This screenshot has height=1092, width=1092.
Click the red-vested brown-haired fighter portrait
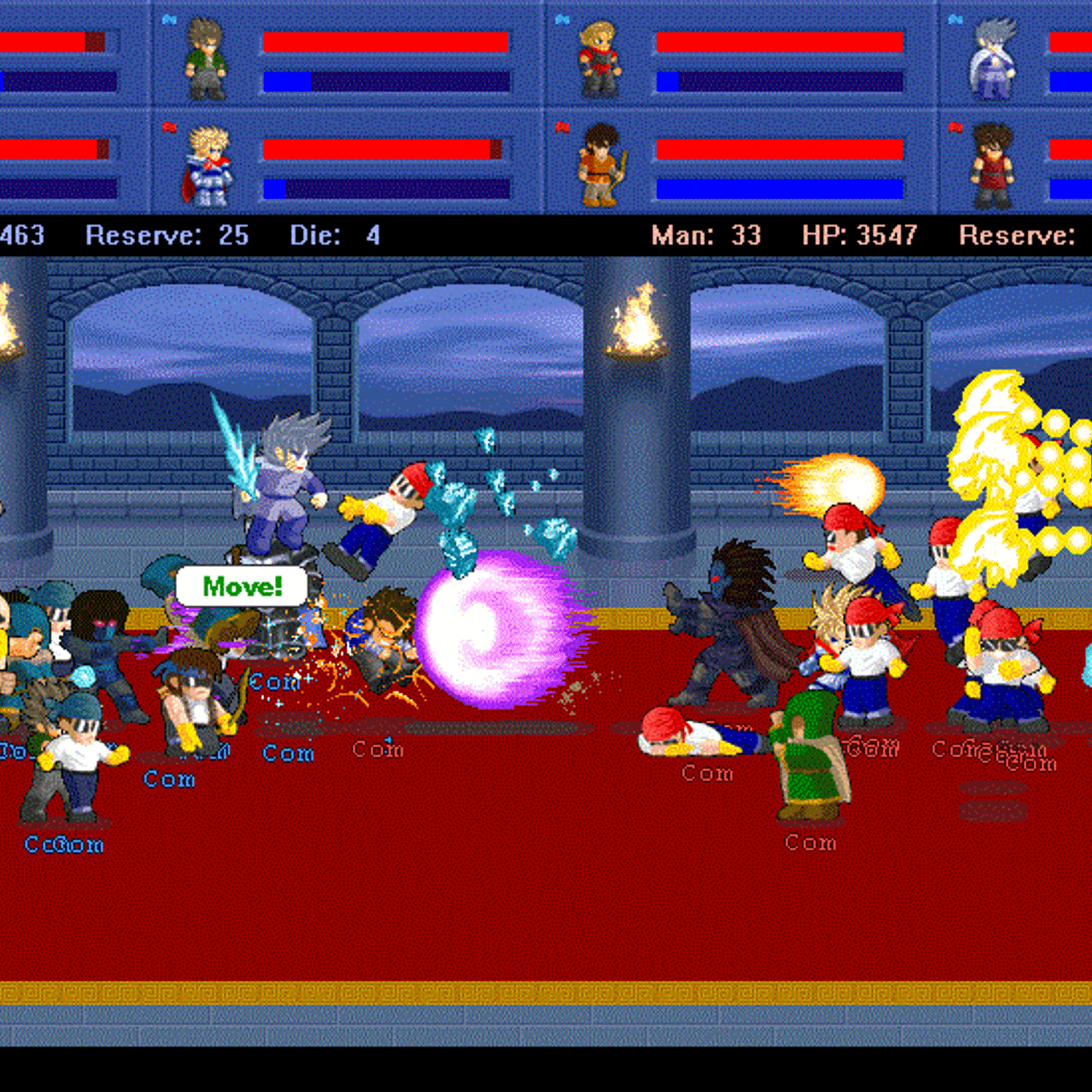pyautogui.click(x=992, y=165)
